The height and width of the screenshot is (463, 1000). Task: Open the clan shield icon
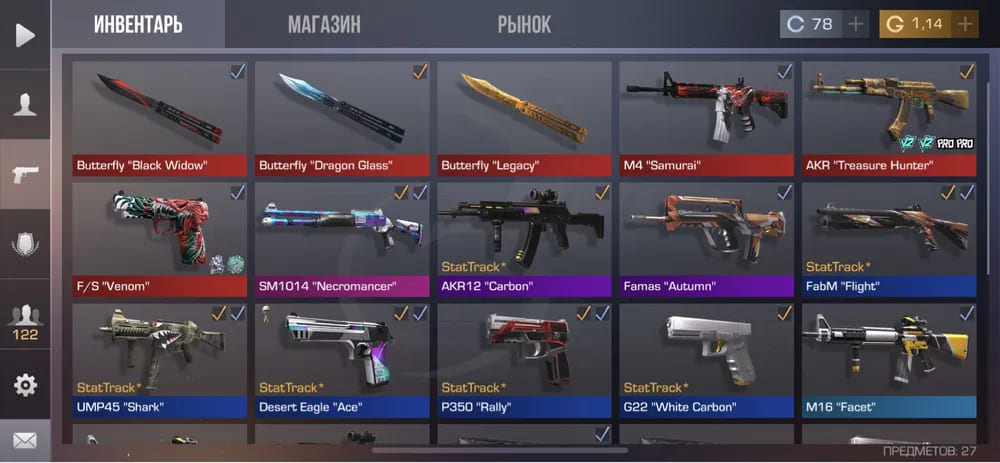point(25,243)
